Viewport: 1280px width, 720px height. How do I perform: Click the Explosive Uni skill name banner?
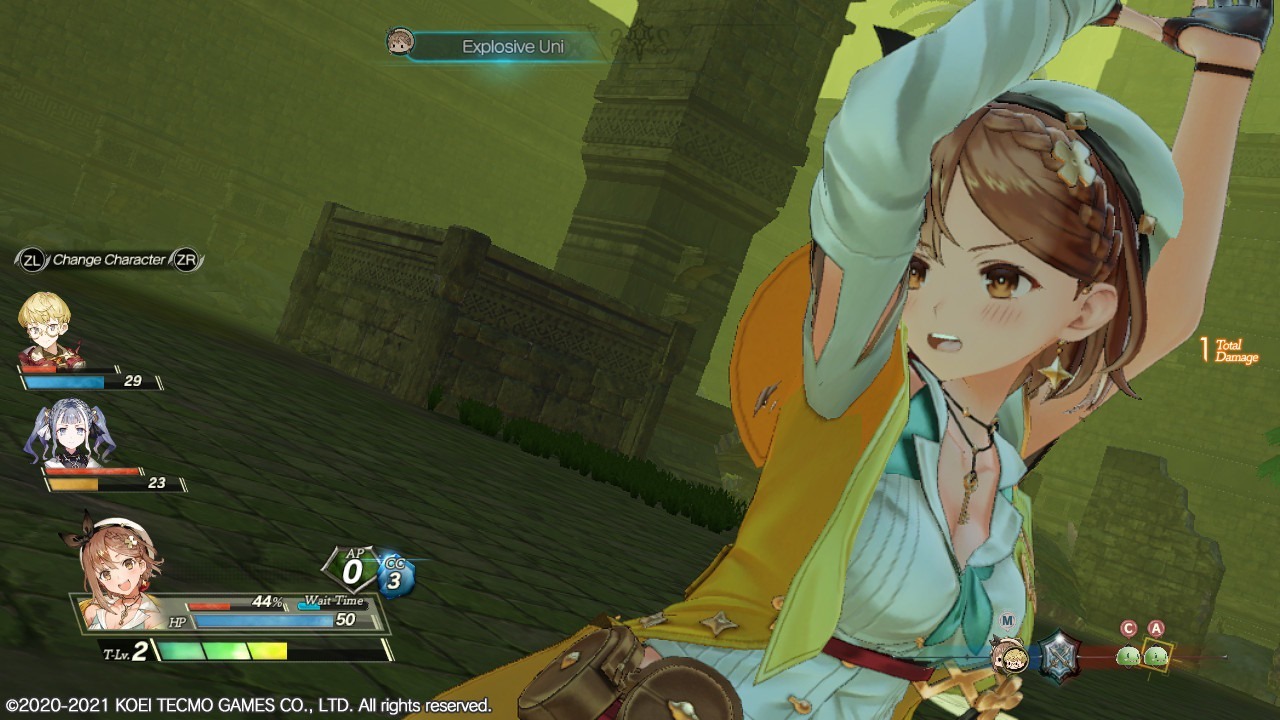click(x=512, y=46)
